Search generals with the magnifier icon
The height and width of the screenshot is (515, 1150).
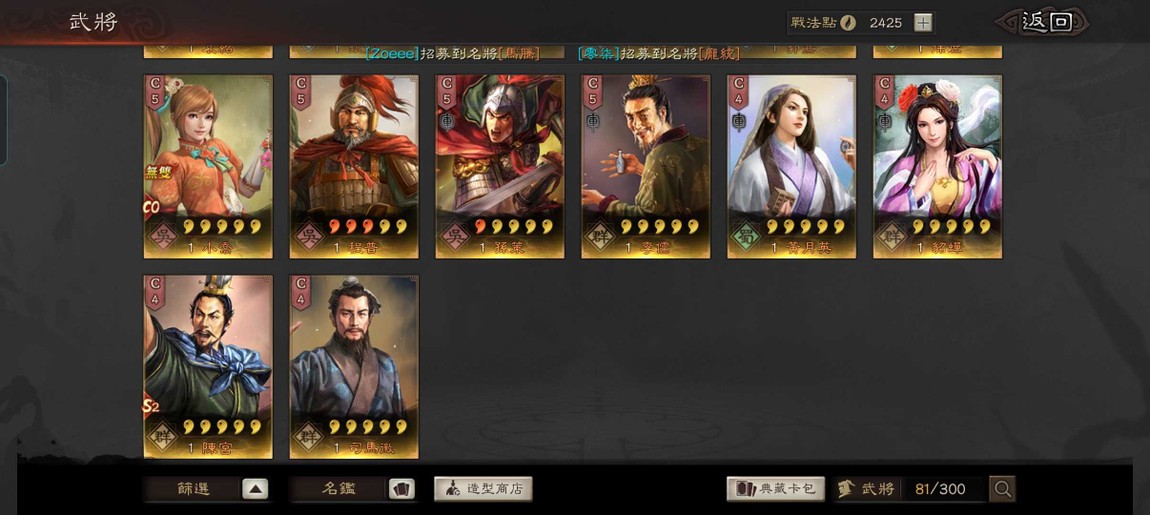1002,489
